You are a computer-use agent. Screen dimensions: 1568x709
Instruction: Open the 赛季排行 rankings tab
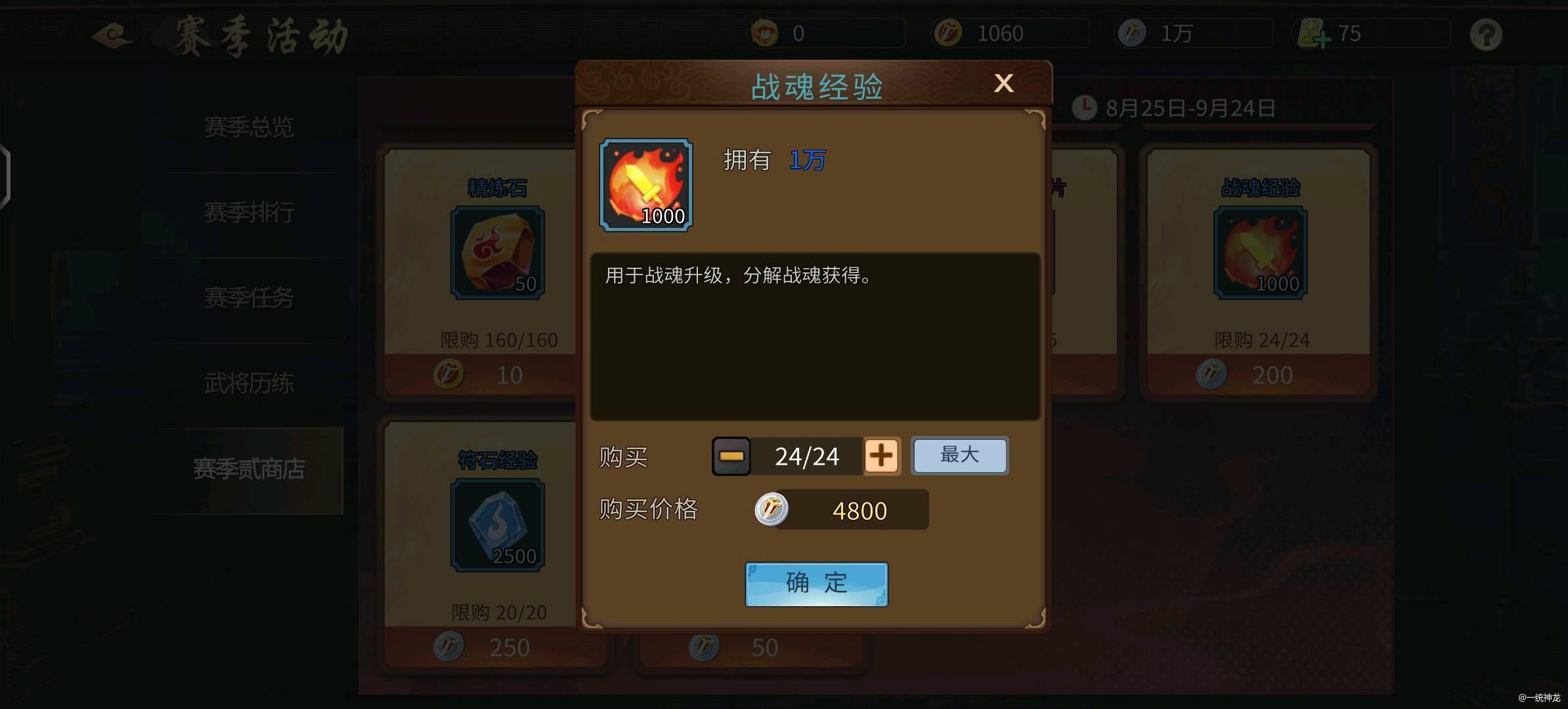click(x=248, y=212)
